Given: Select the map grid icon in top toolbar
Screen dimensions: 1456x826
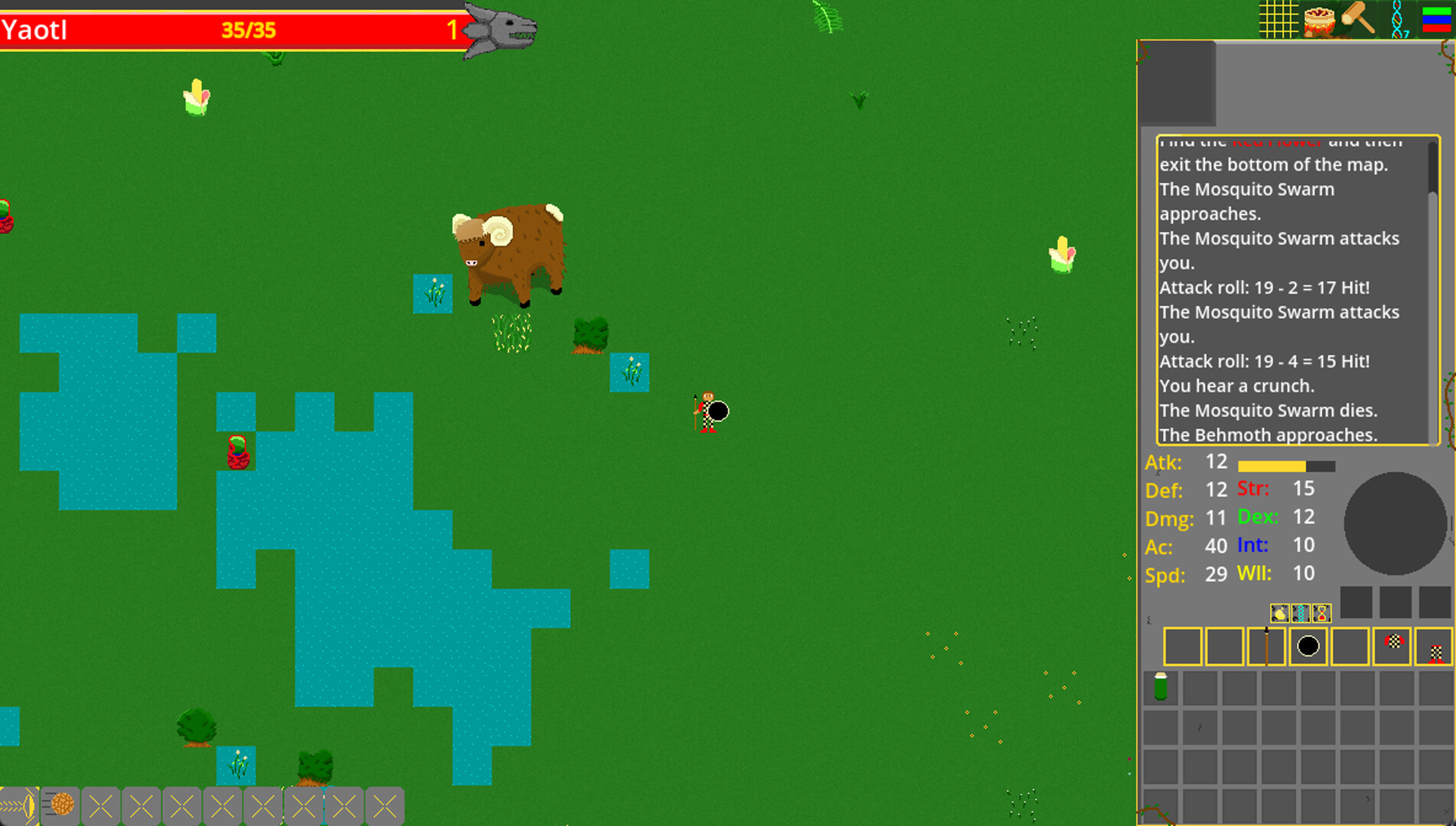Looking at the screenshot, I should [1279, 19].
